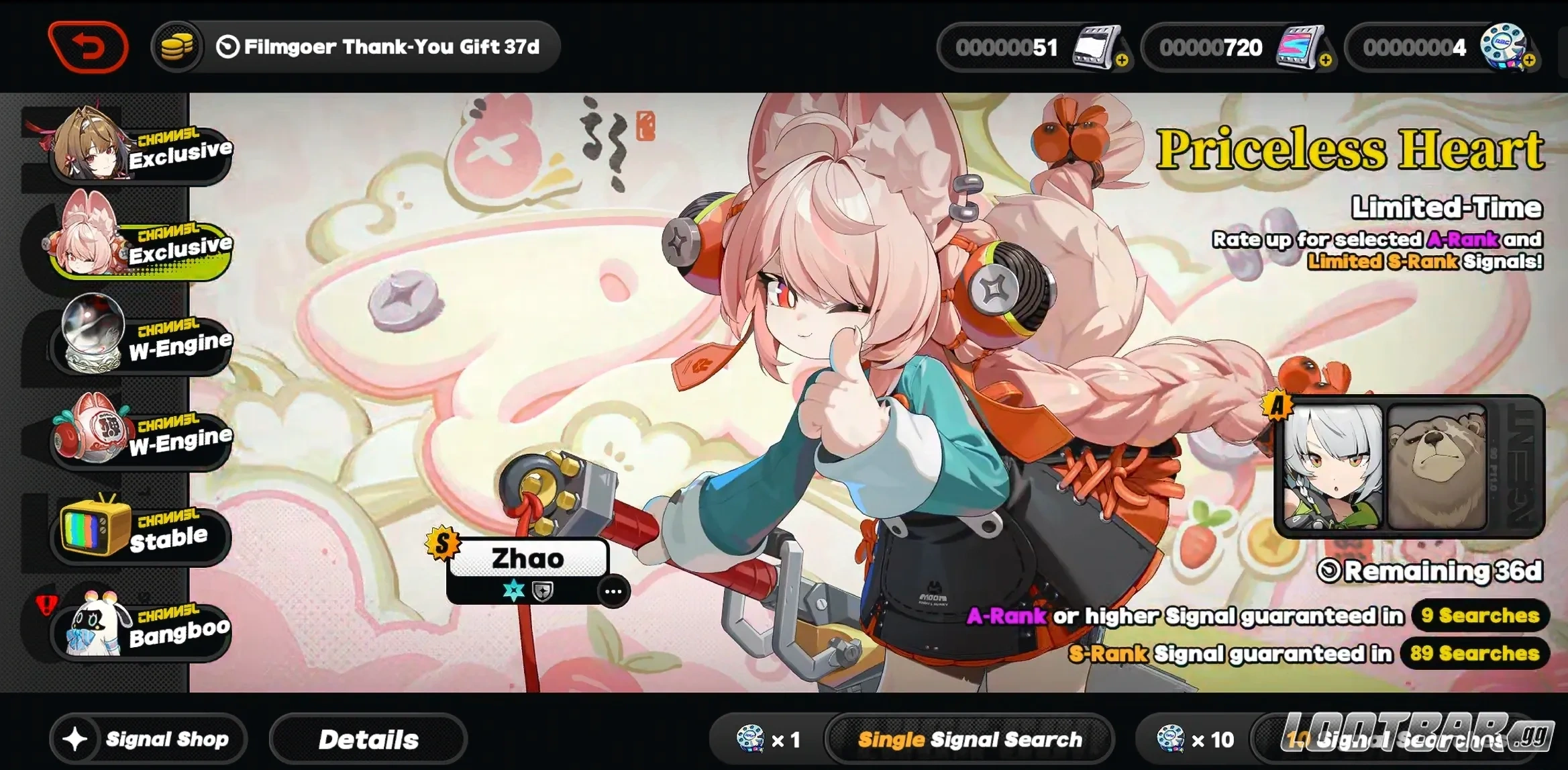Viewport: 1568px width, 770px height.
Task: Top up the Polychrome currency
Action: click(1529, 61)
